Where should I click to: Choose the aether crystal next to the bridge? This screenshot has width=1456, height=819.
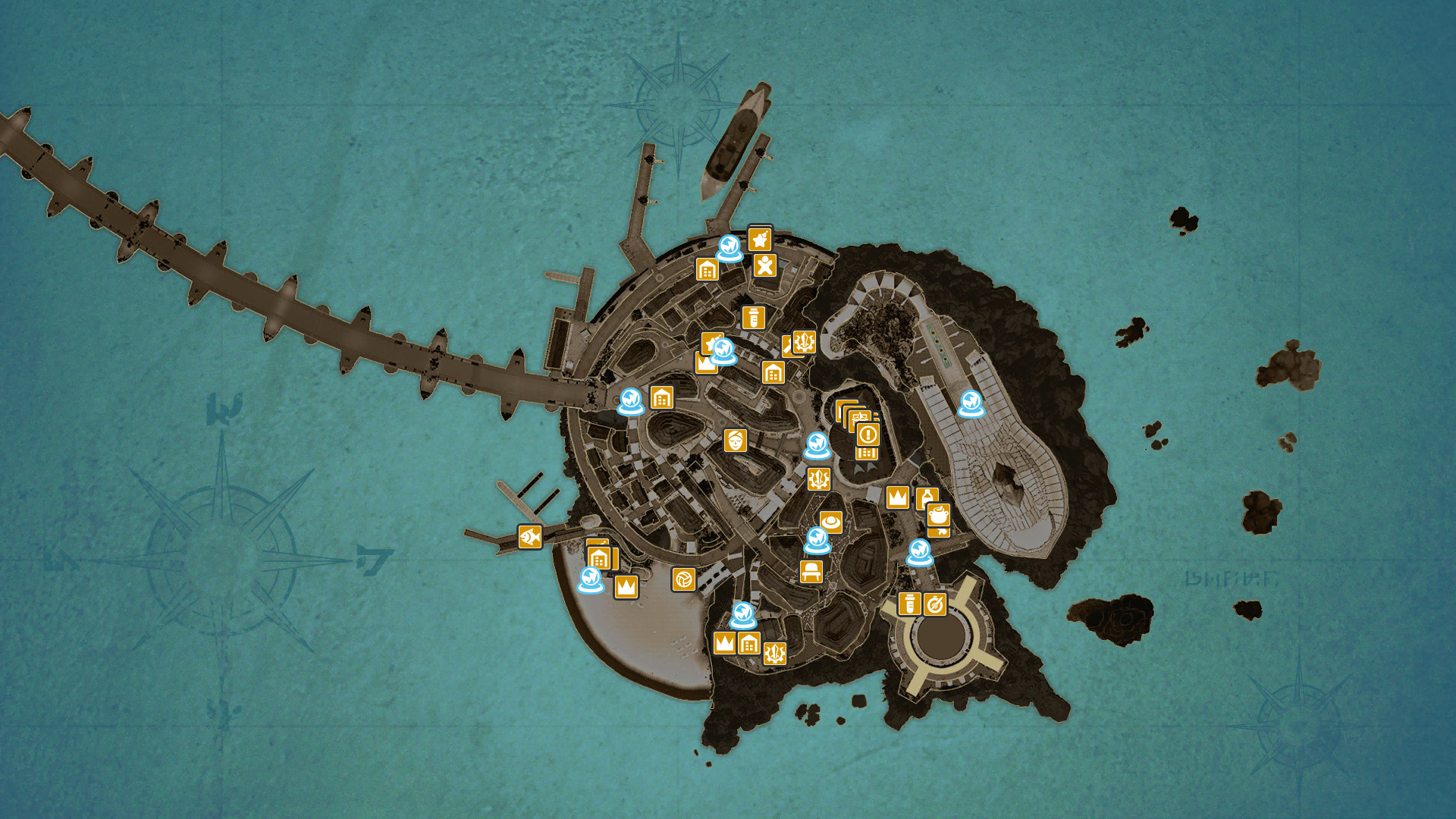[630, 401]
